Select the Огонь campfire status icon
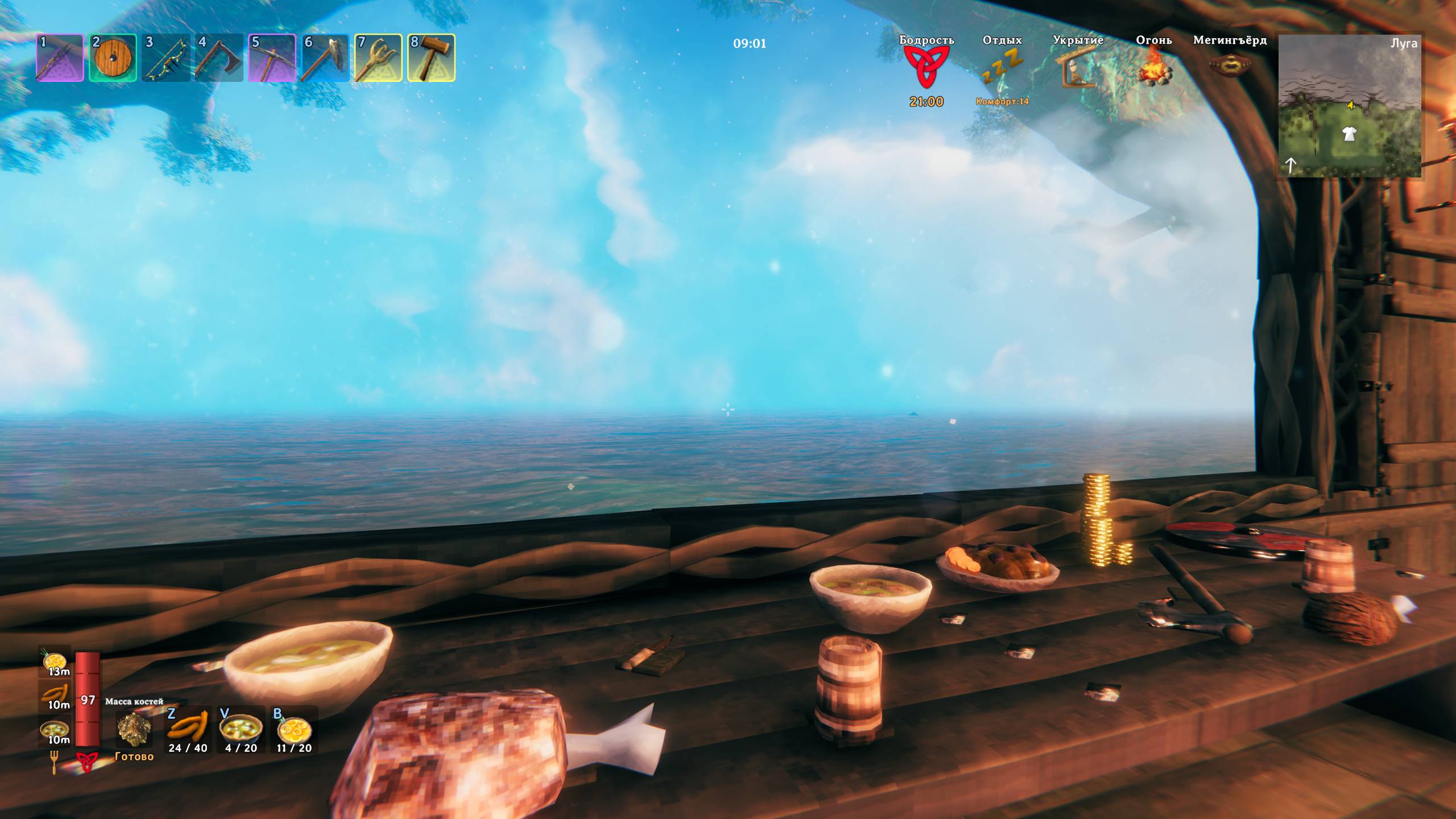 (1153, 67)
